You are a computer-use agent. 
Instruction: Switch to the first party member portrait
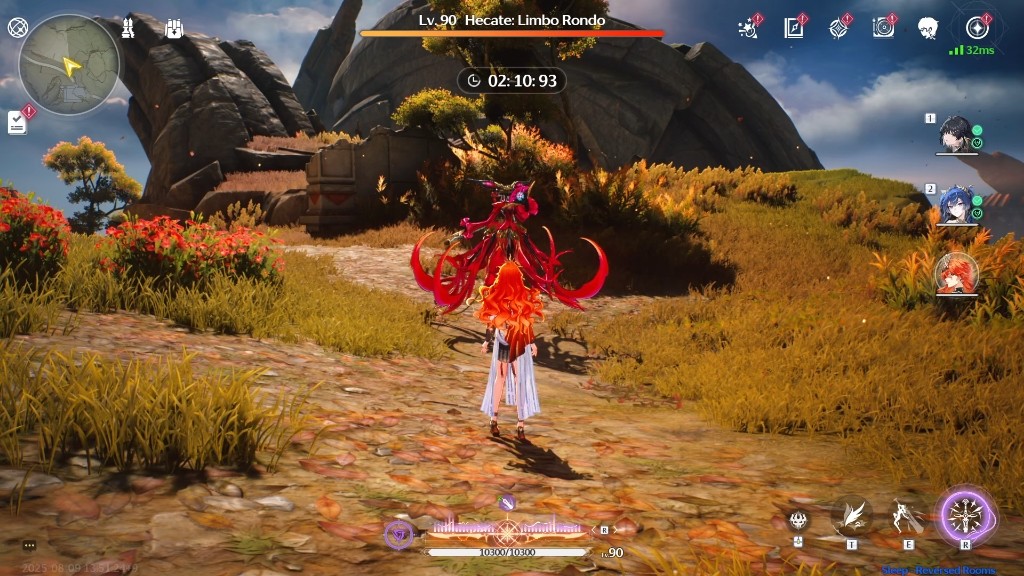point(956,133)
